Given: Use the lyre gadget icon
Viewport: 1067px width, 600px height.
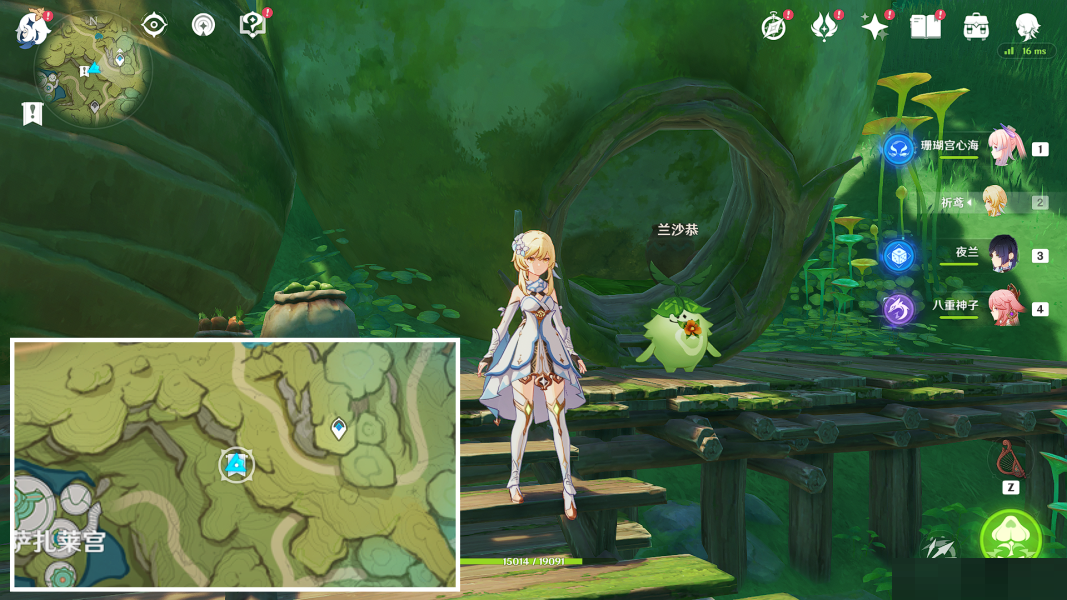Looking at the screenshot, I should click(1010, 459).
